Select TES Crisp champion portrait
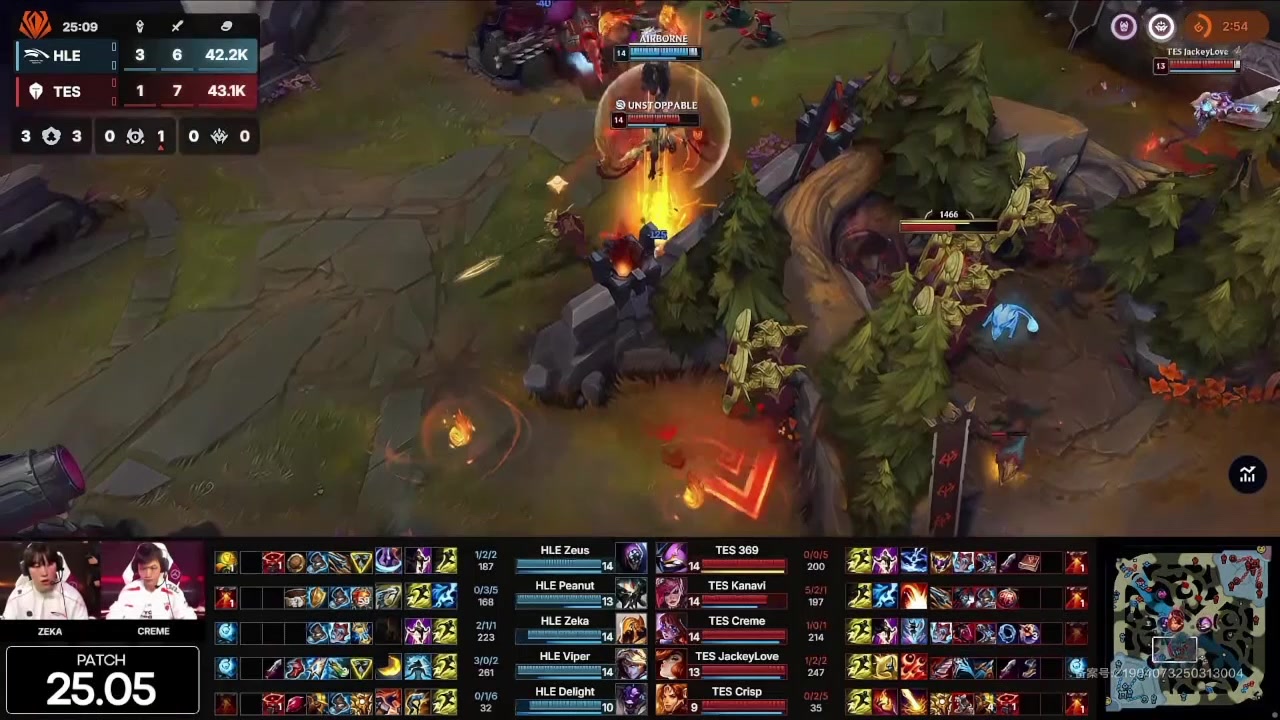 pos(671,699)
